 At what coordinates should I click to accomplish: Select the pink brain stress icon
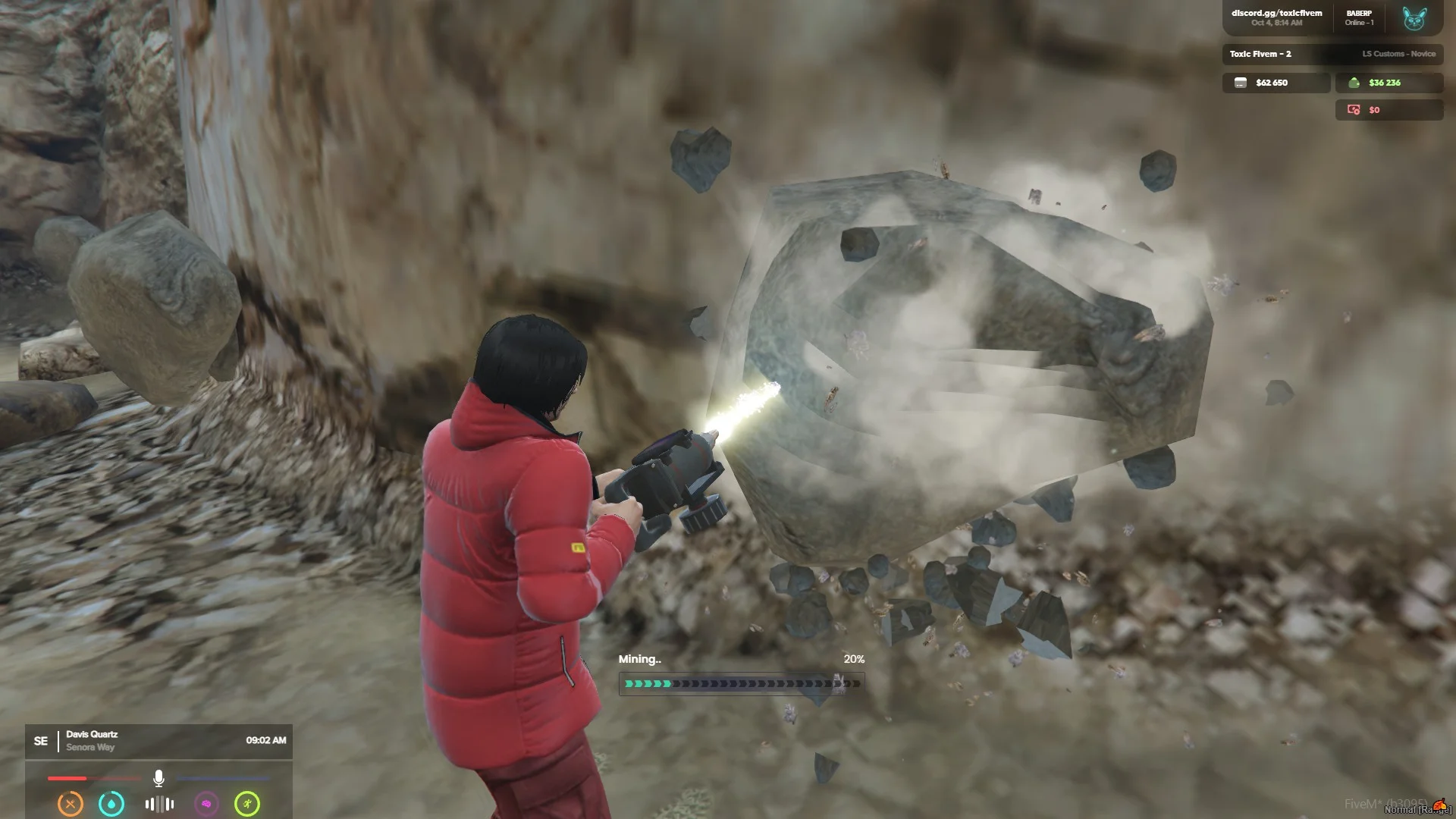tap(206, 804)
